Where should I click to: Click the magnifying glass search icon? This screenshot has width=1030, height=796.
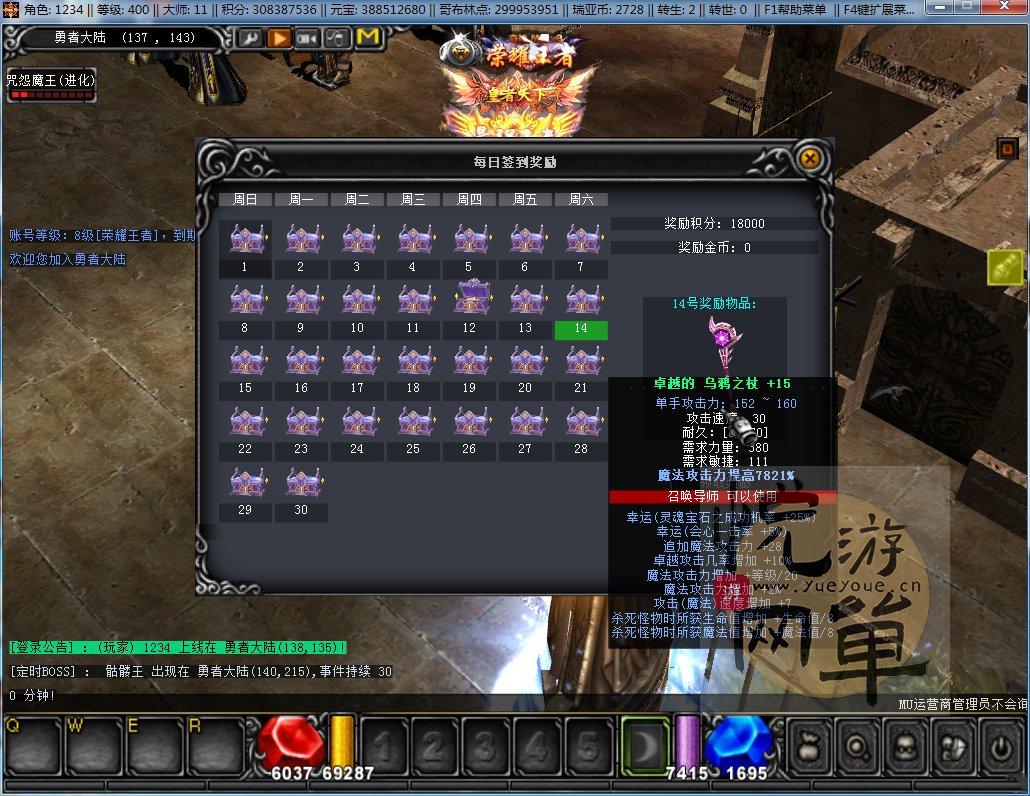pyautogui.click(x=857, y=745)
